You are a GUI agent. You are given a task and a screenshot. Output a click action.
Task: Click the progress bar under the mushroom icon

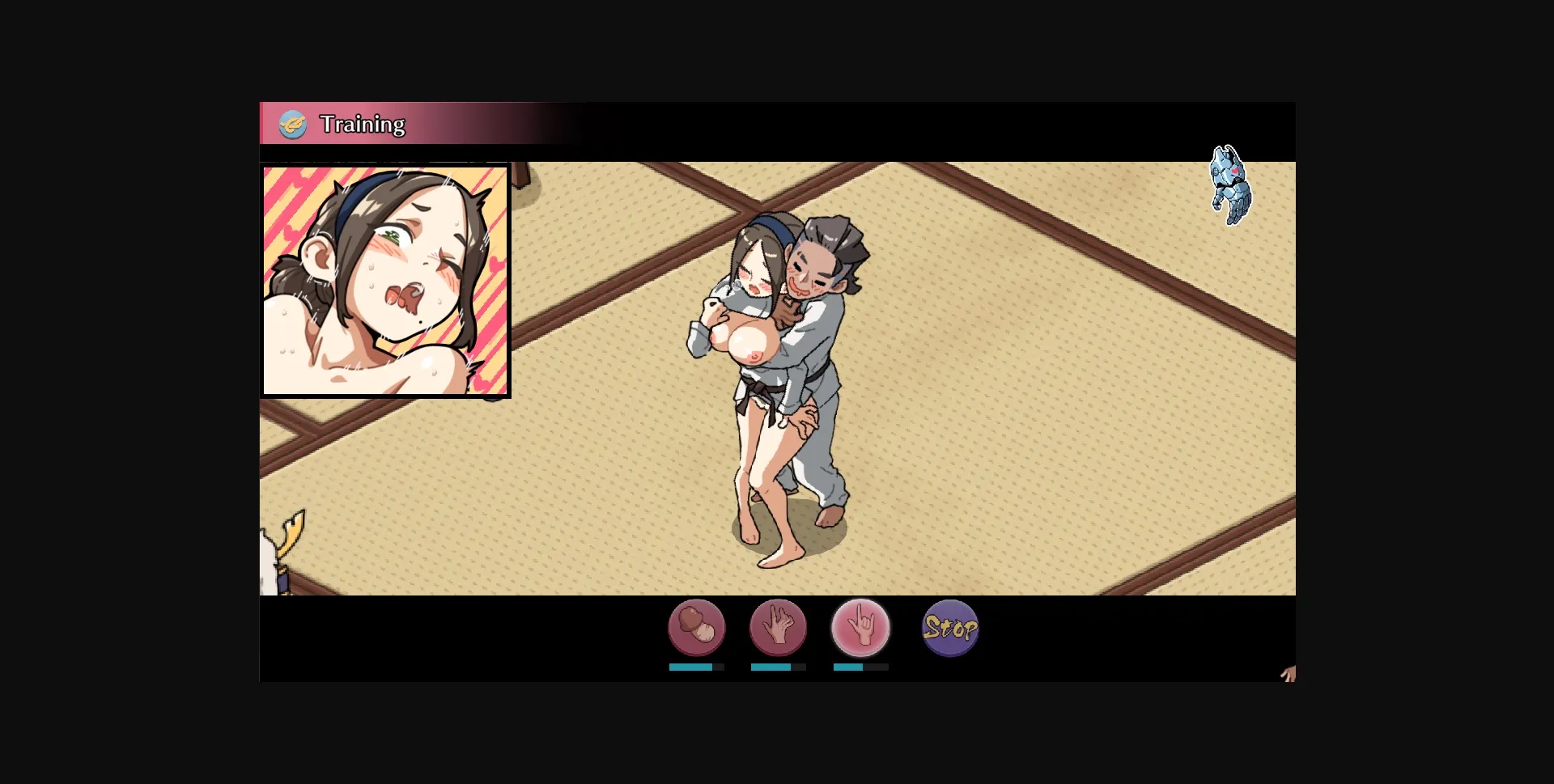tap(698, 668)
